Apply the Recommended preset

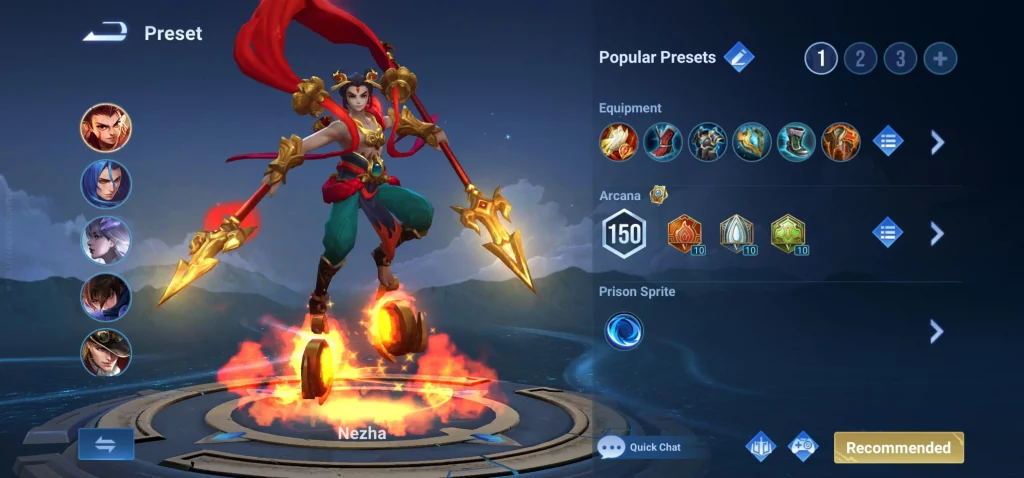click(x=898, y=447)
